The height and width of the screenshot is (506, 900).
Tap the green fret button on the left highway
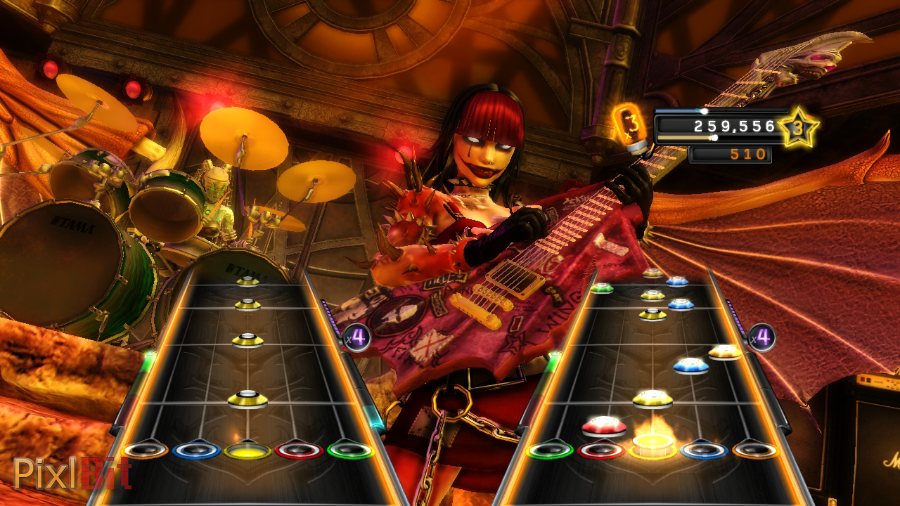click(349, 450)
